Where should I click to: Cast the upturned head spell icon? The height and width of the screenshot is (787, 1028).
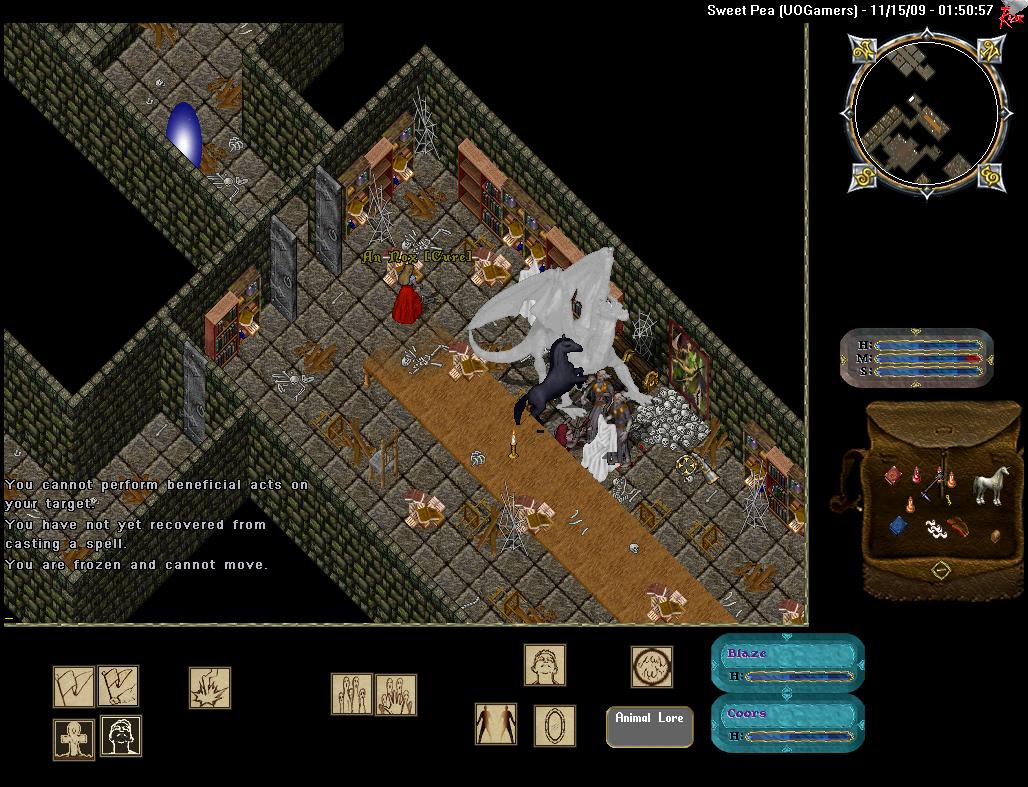click(x=545, y=665)
